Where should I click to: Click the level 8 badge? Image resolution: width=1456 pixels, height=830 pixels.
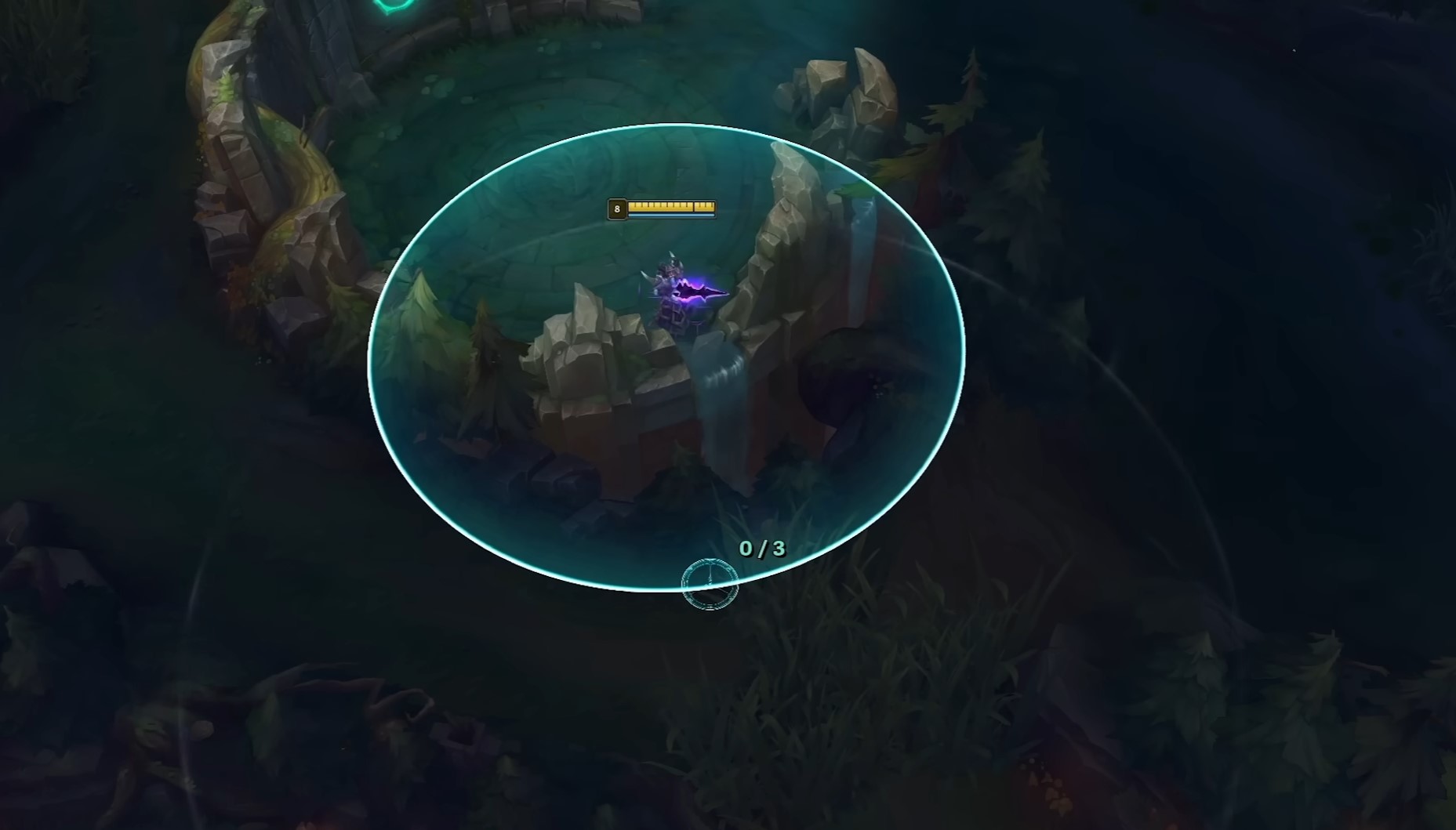617,208
